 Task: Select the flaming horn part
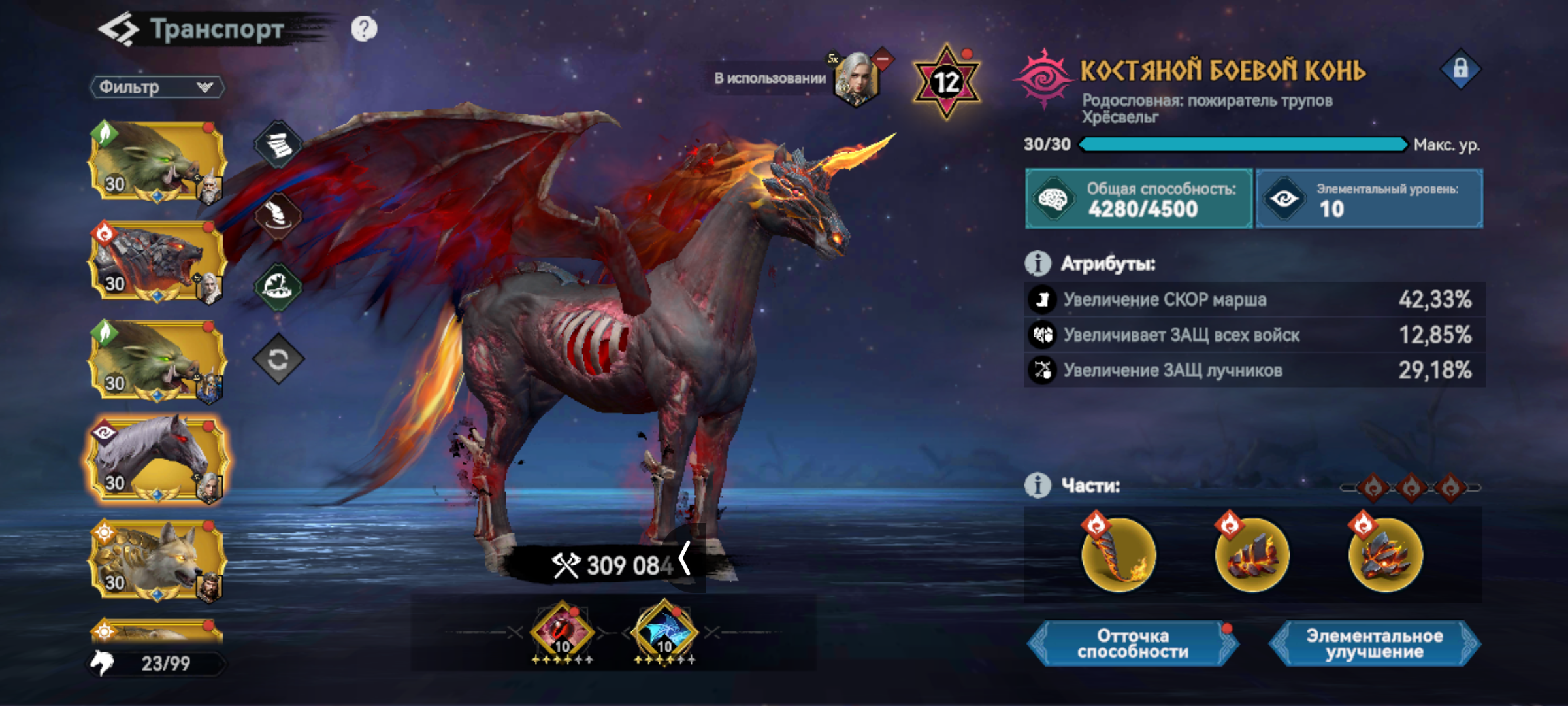pos(1119,554)
